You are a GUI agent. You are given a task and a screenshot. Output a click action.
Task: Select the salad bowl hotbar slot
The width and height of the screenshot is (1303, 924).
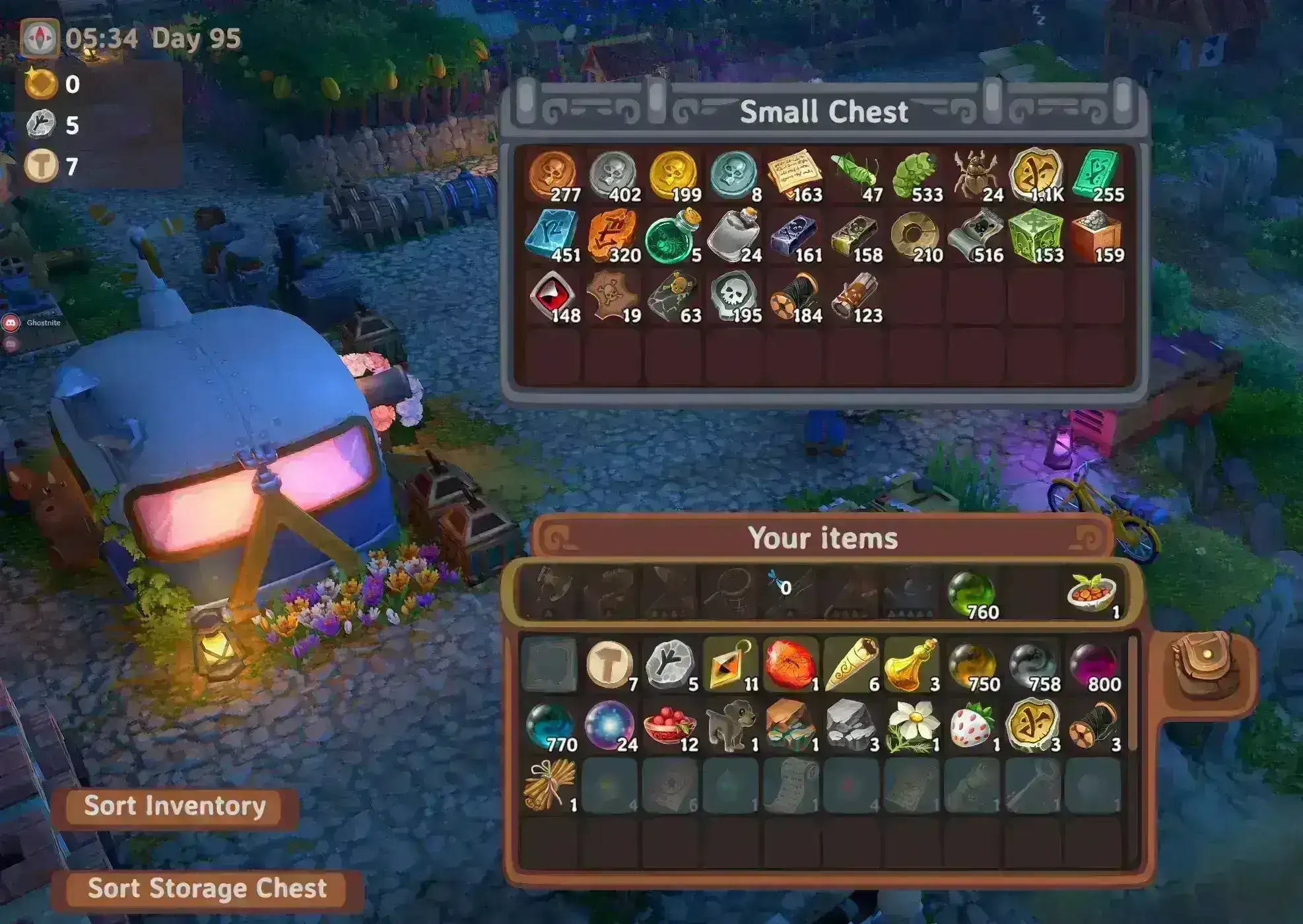1092,593
